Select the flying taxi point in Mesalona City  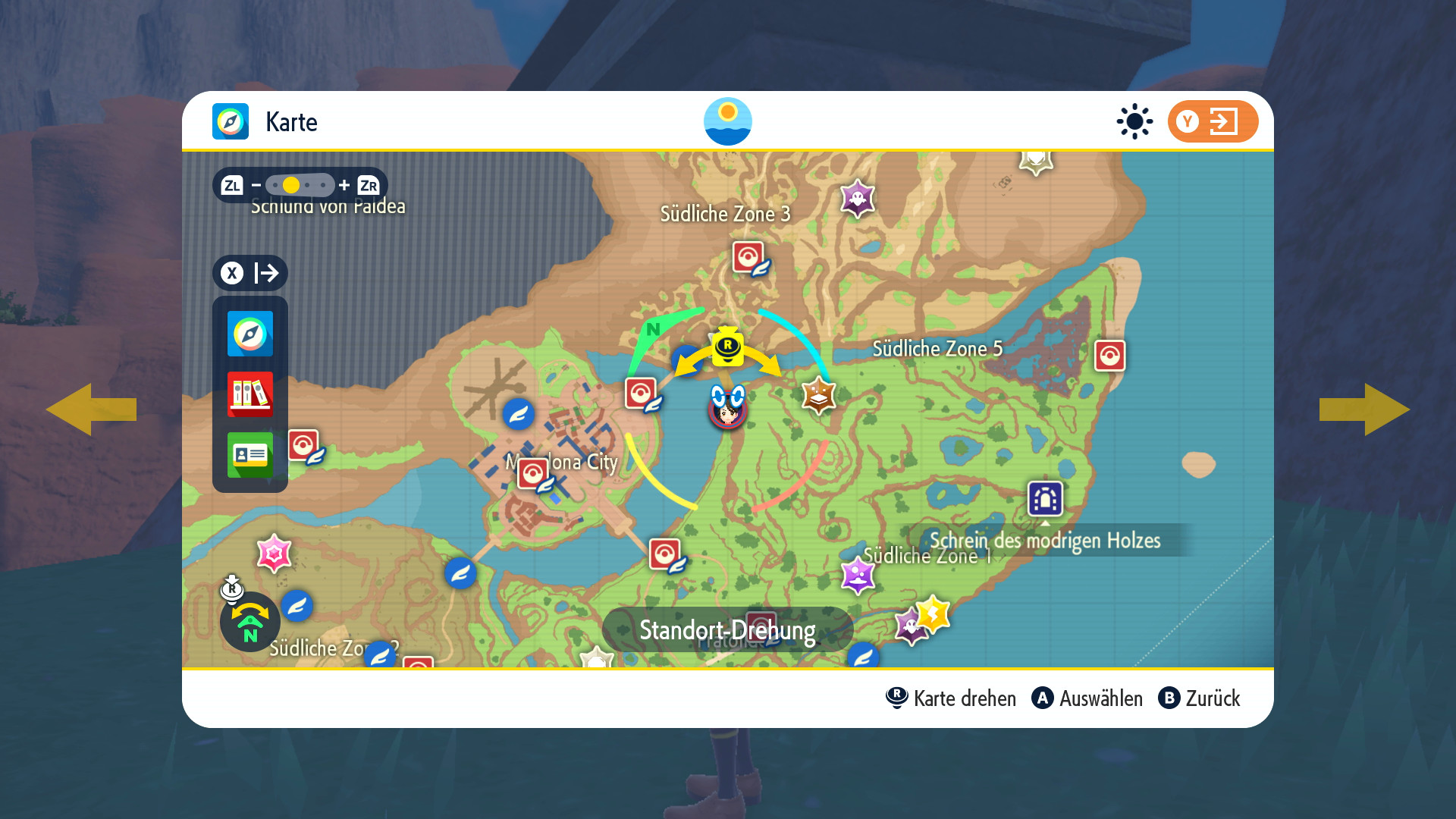(519, 414)
